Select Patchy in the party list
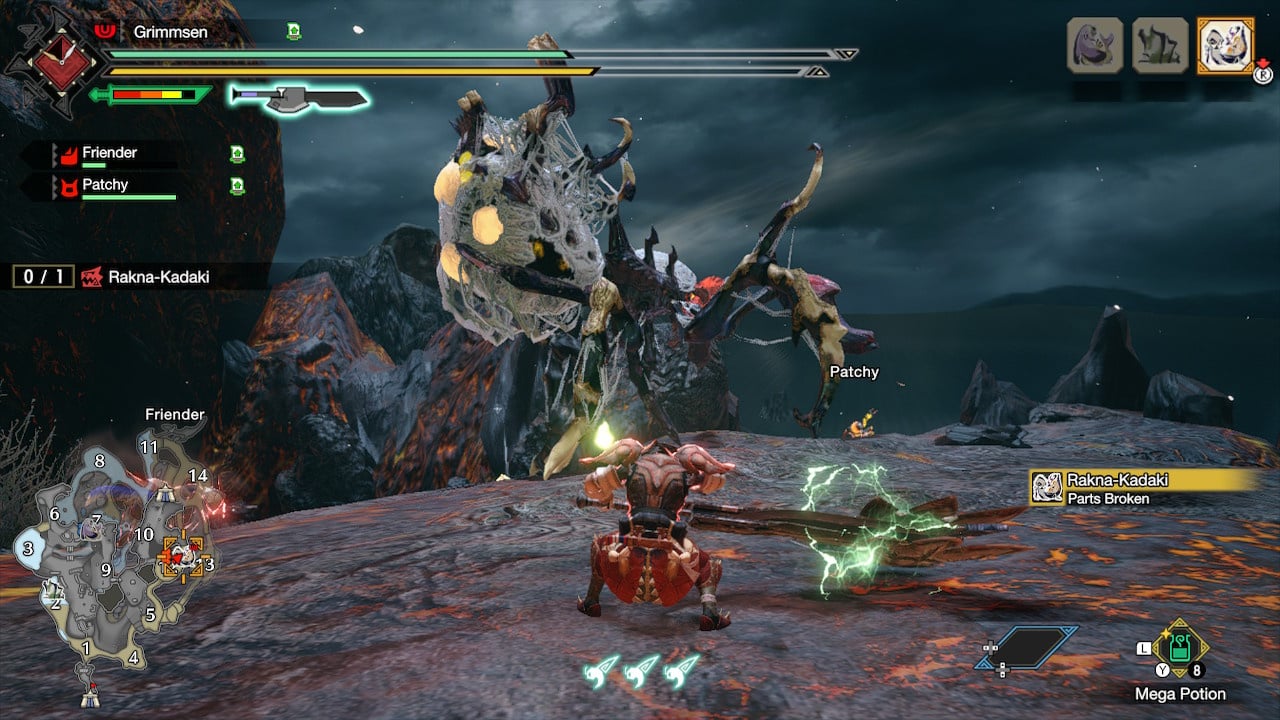 coord(105,185)
